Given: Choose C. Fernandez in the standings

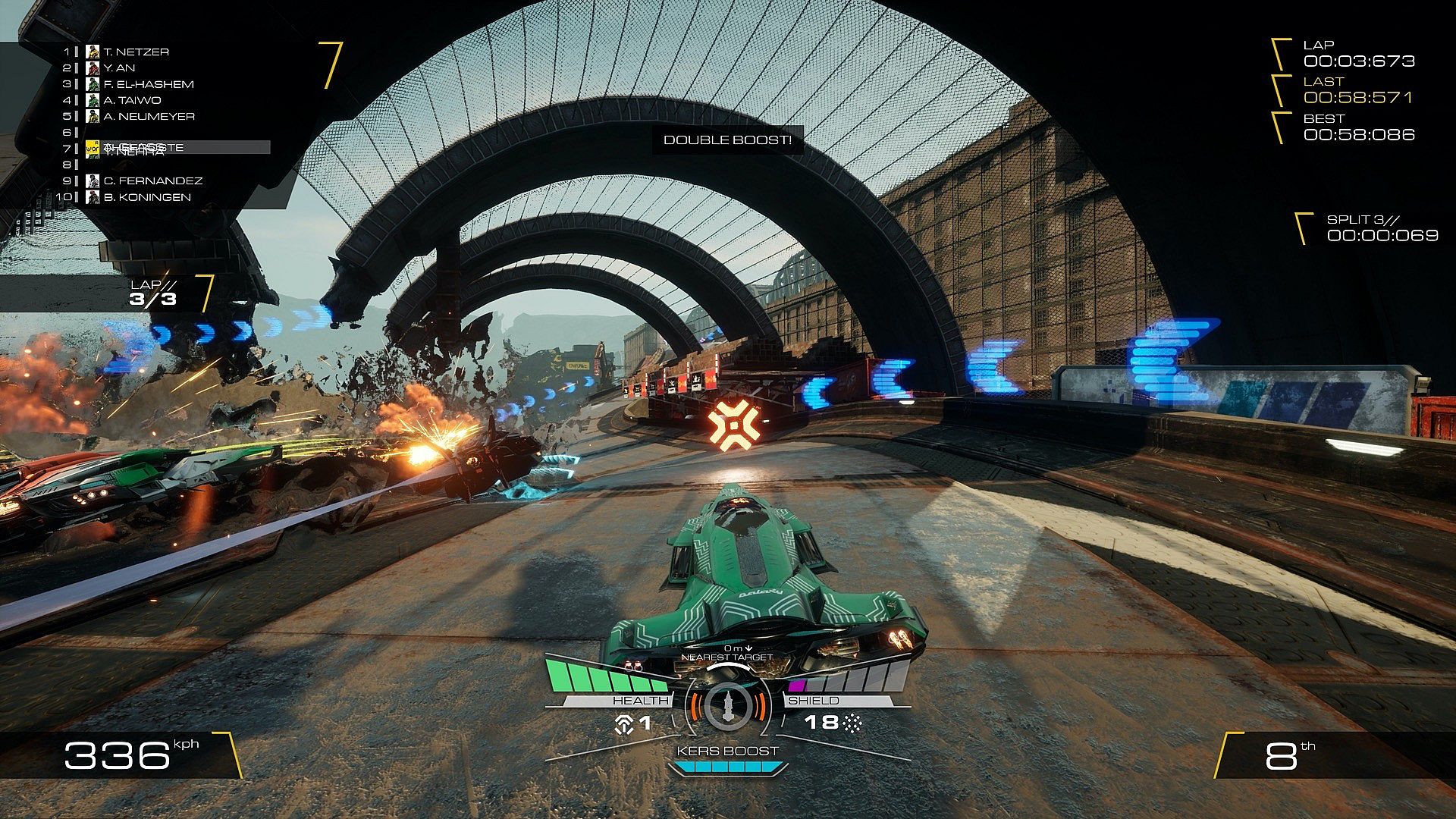Looking at the screenshot, I should [x=152, y=180].
